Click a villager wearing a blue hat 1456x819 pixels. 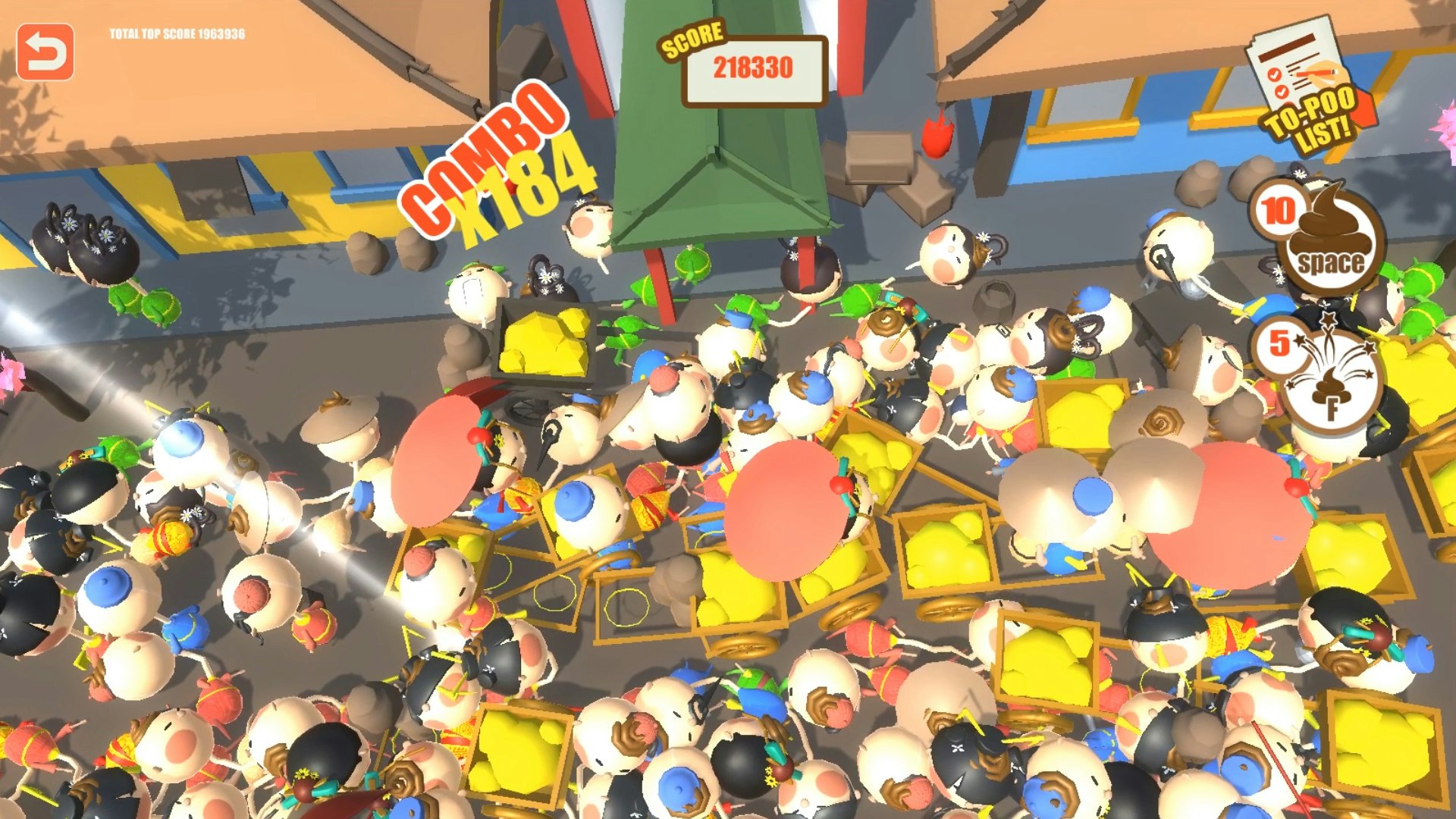(x=576, y=500)
